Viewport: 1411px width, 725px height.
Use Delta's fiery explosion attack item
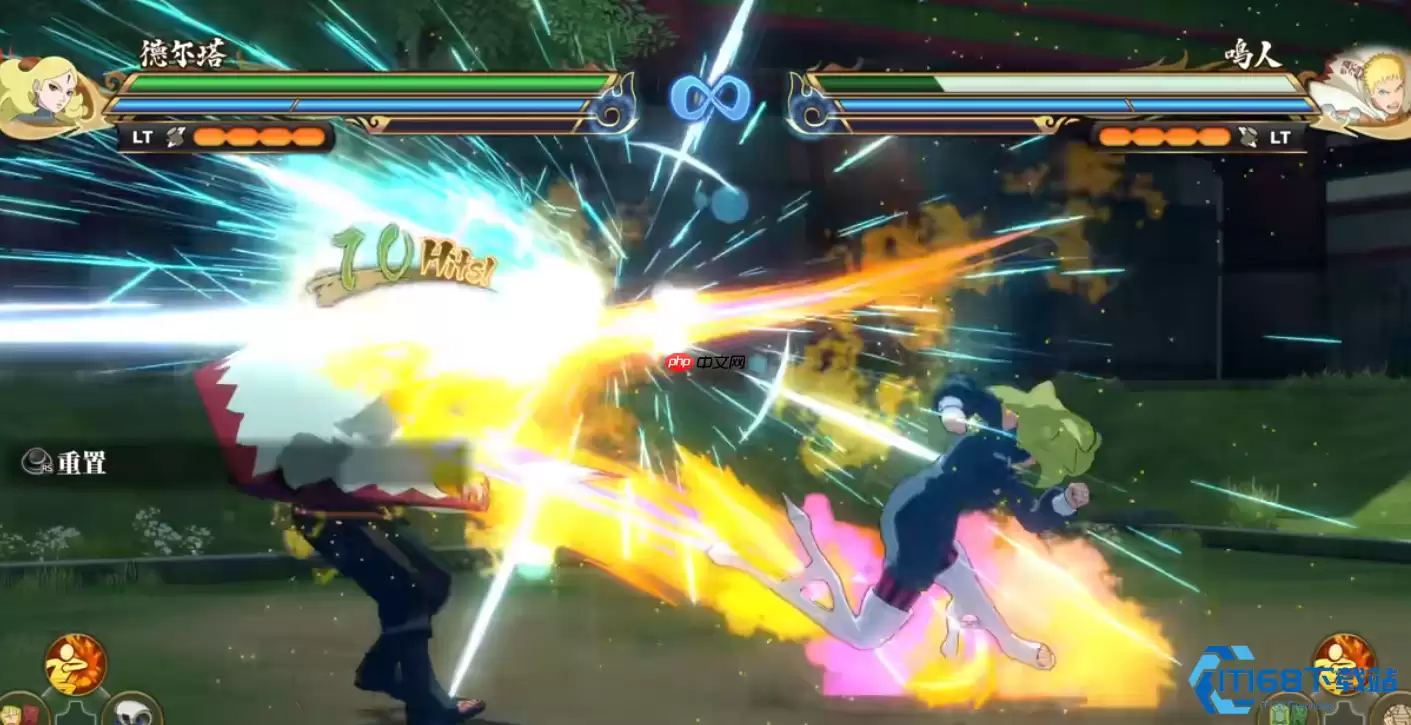tap(75, 664)
